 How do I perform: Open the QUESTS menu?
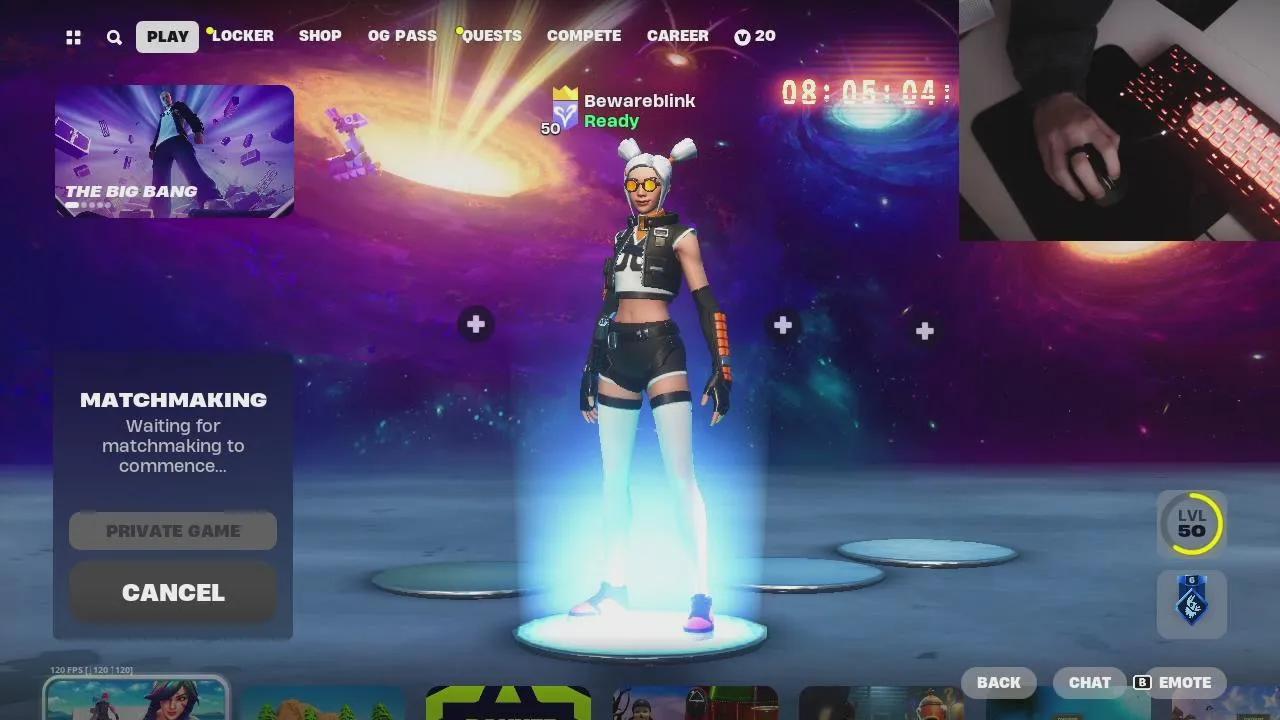(x=491, y=36)
